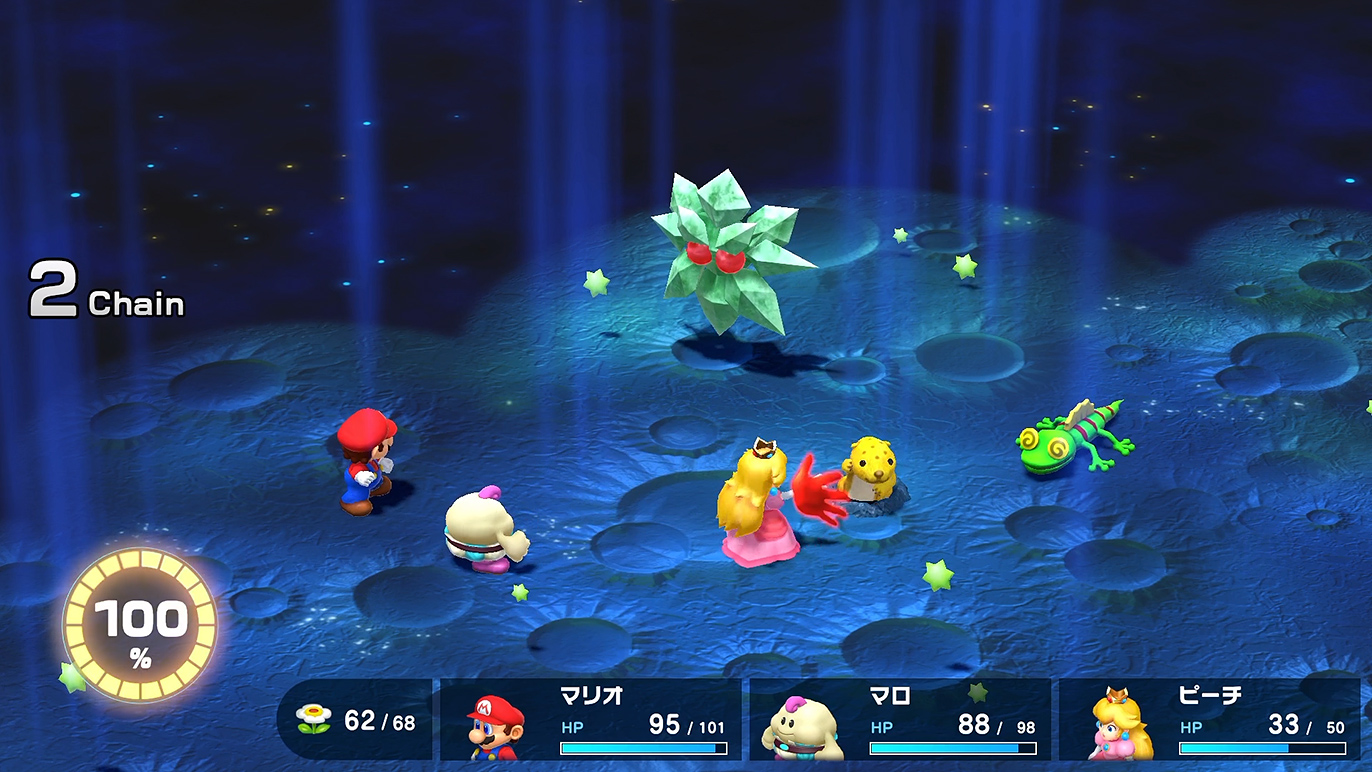Click the flower points icon
1372x772 pixels.
click(x=313, y=720)
